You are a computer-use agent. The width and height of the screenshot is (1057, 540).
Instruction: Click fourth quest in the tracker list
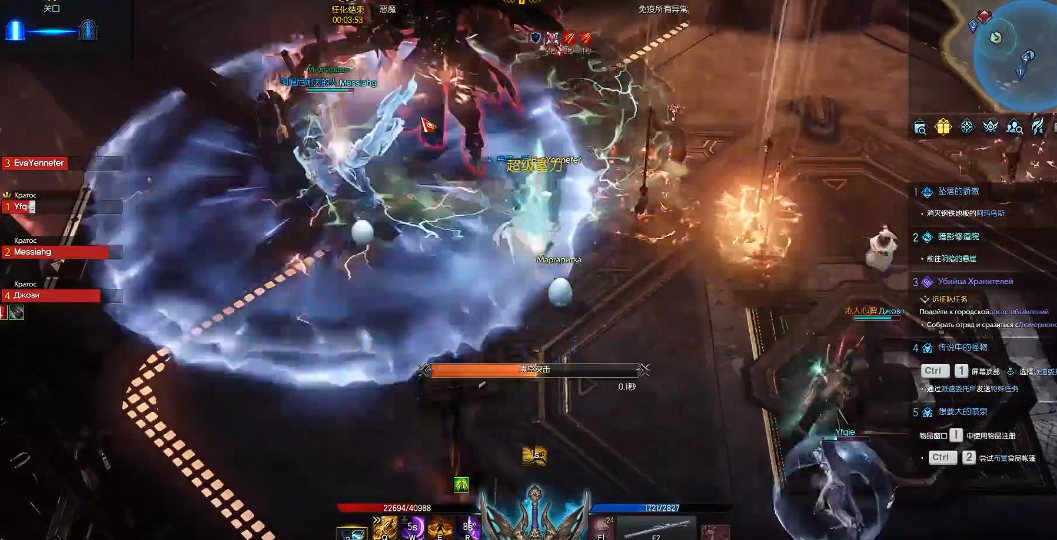[962, 348]
